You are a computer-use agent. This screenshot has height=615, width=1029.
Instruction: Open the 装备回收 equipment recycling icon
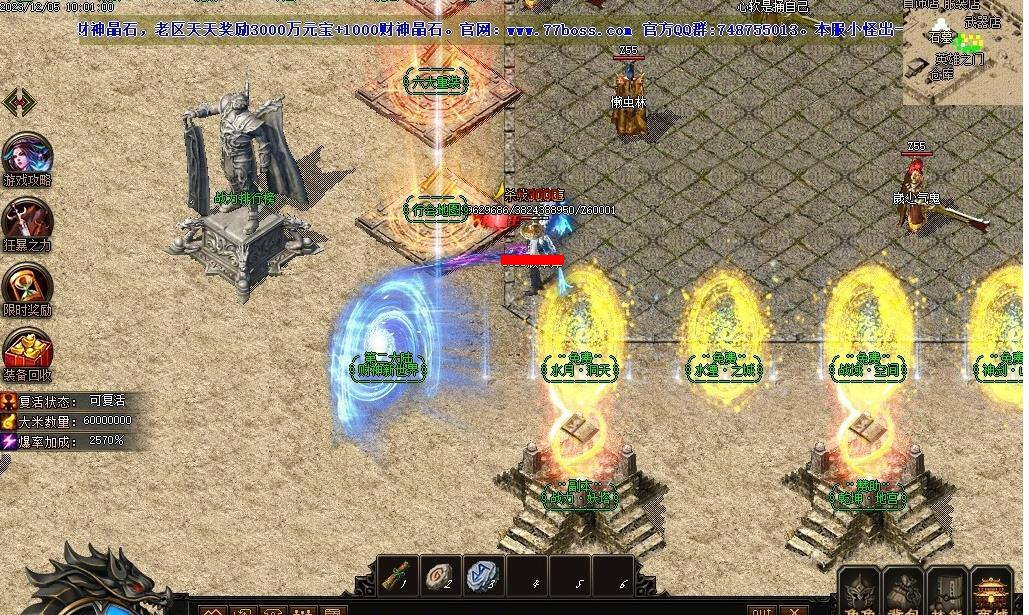(27, 350)
